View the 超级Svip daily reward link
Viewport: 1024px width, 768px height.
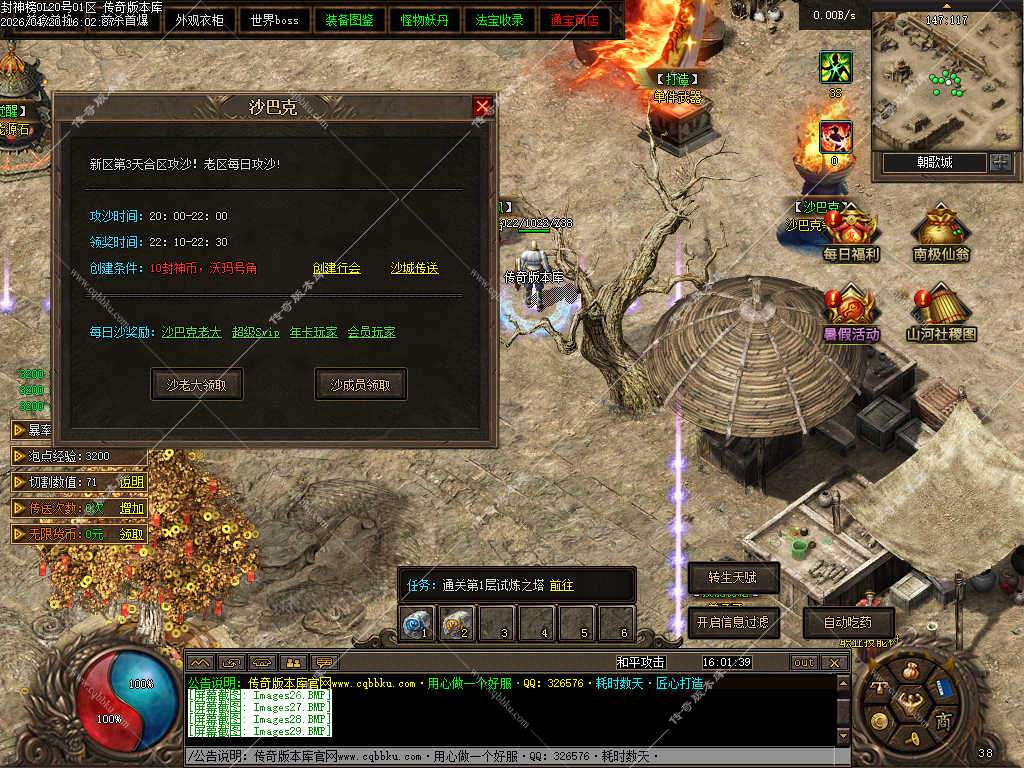(x=256, y=332)
